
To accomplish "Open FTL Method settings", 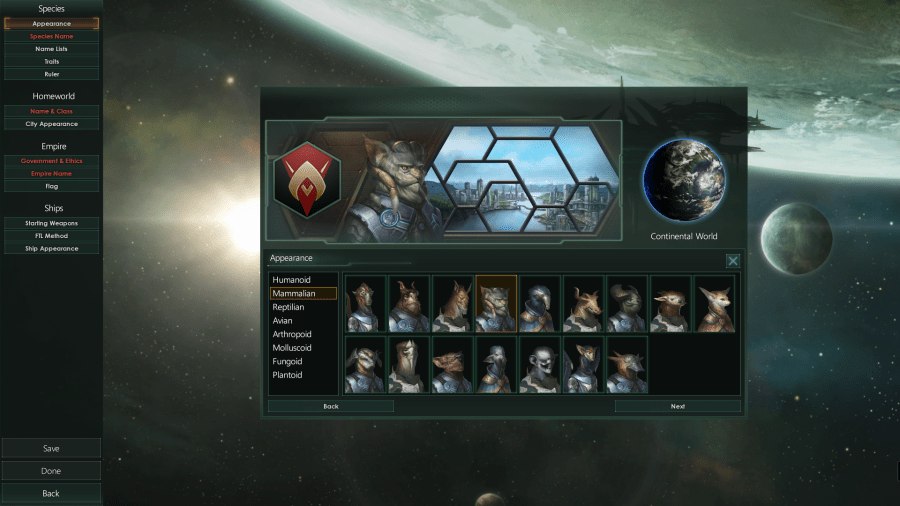I will (51, 235).
